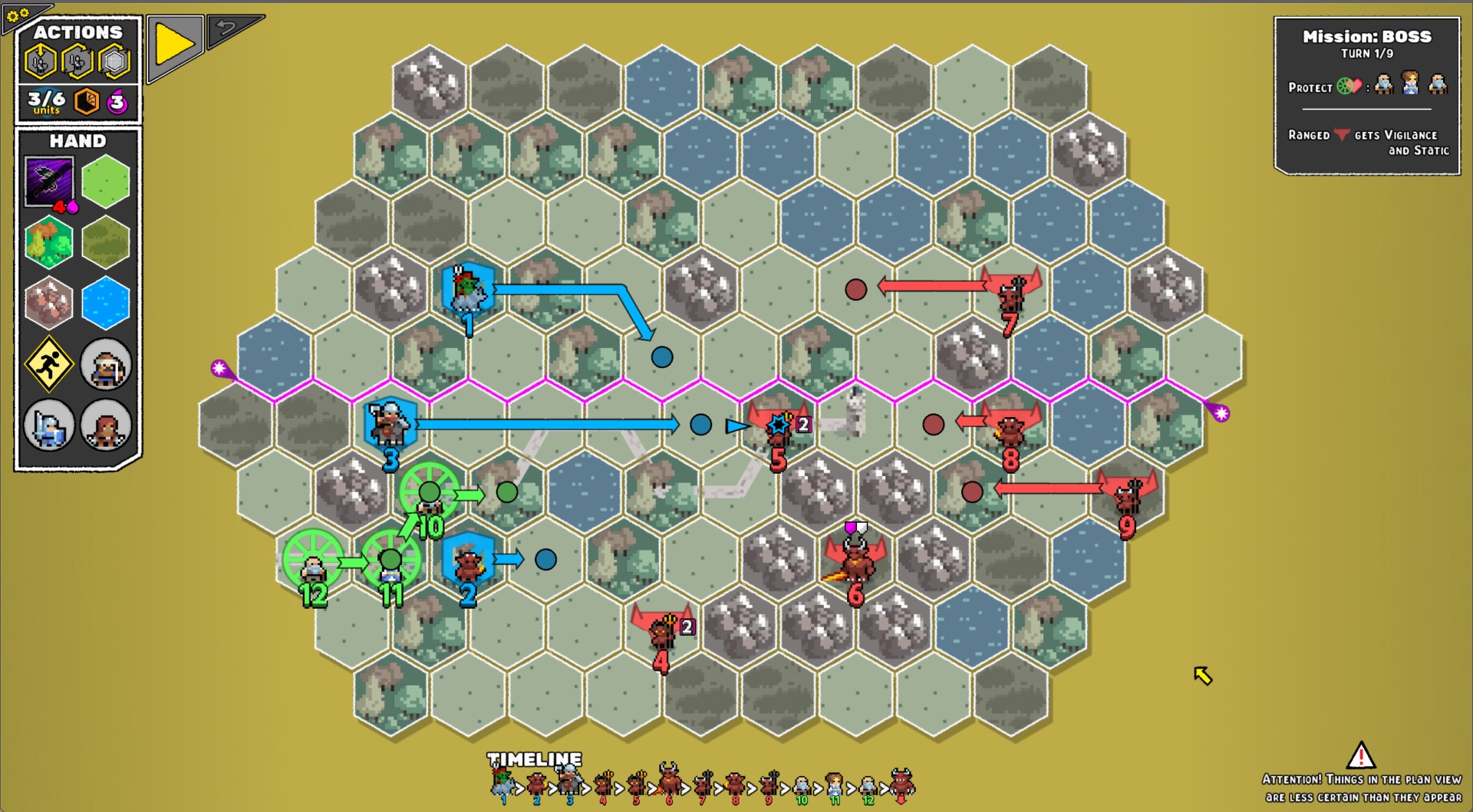This screenshot has height=812, width=1473.
Task: Select the yellow run sign card in the Hand
Action: point(49,364)
